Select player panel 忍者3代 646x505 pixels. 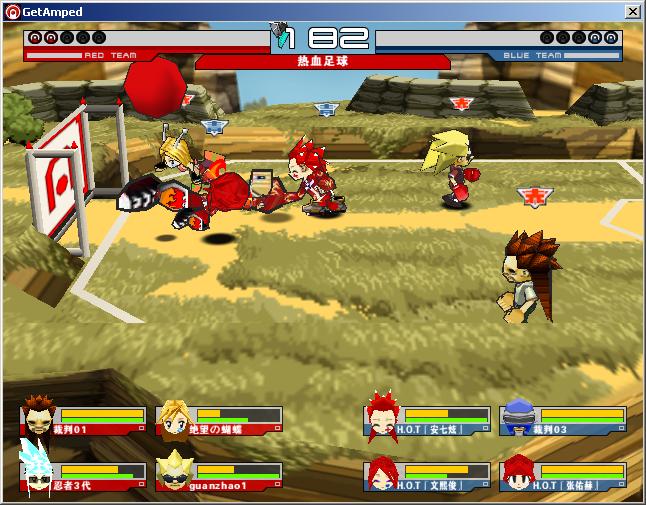(x=83, y=474)
